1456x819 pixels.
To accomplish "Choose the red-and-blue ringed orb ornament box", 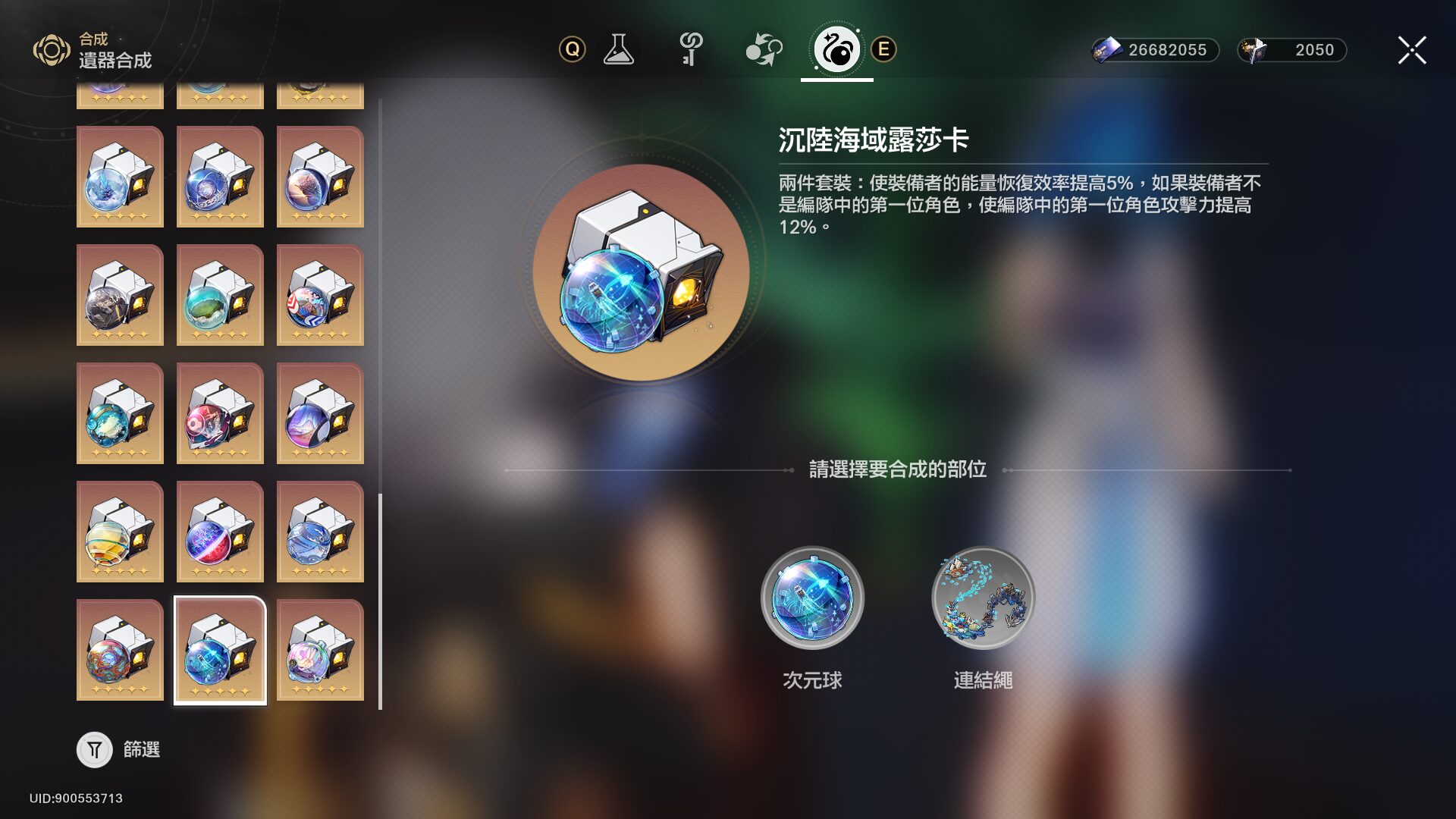I will (x=220, y=532).
